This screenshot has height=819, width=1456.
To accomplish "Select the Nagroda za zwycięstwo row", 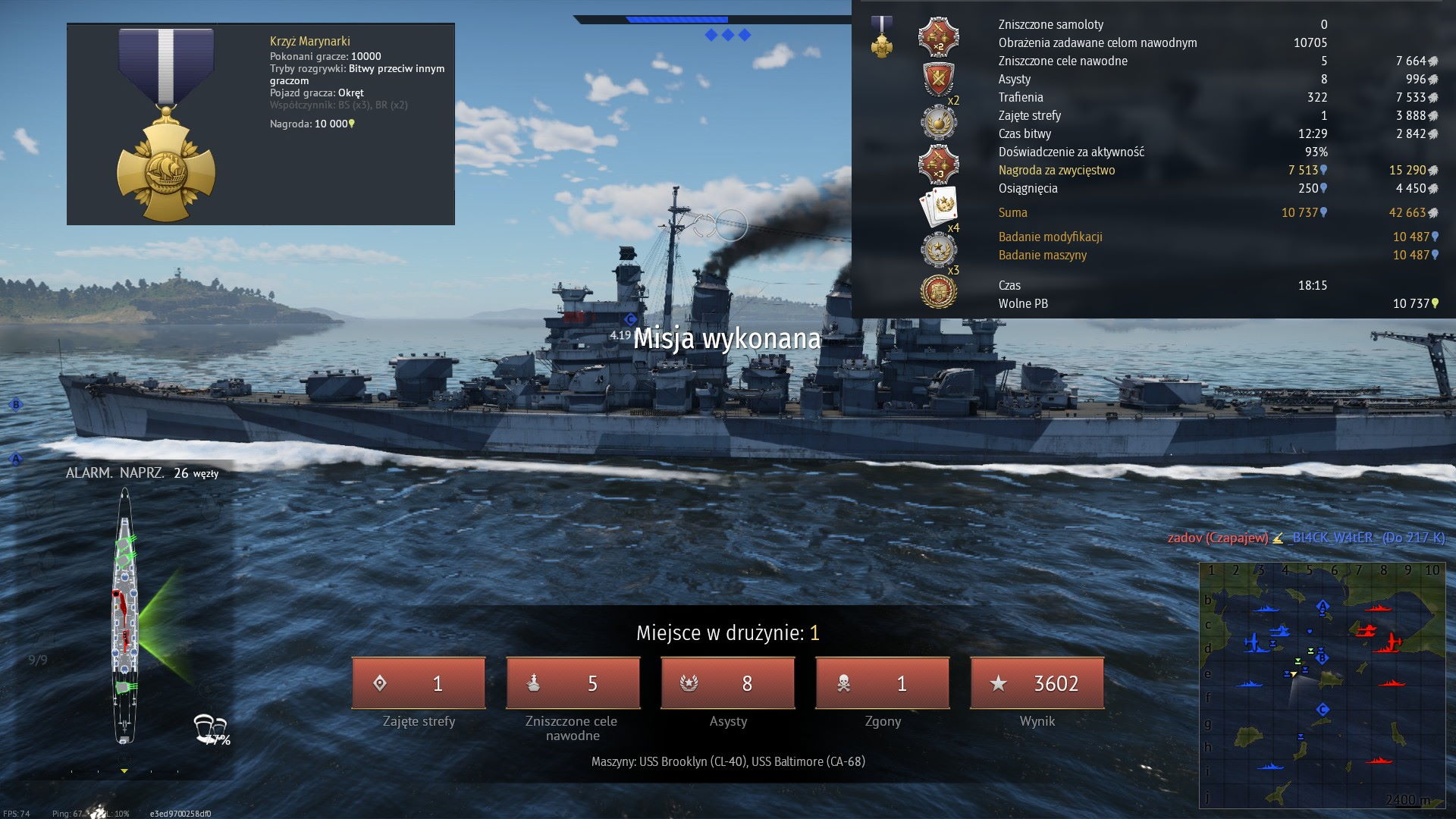I will (x=1056, y=170).
